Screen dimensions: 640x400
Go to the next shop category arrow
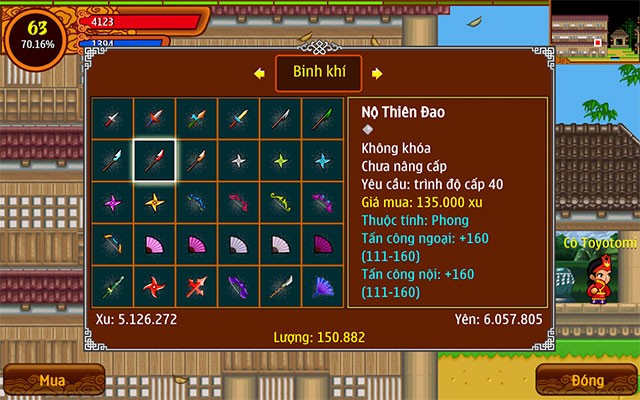click(x=376, y=73)
